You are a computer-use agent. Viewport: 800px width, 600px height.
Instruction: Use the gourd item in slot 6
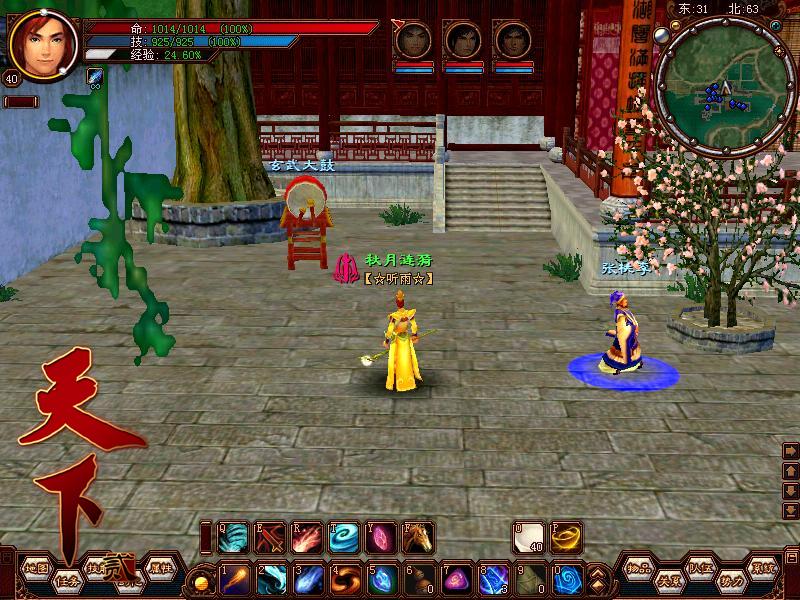pos(419,580)
